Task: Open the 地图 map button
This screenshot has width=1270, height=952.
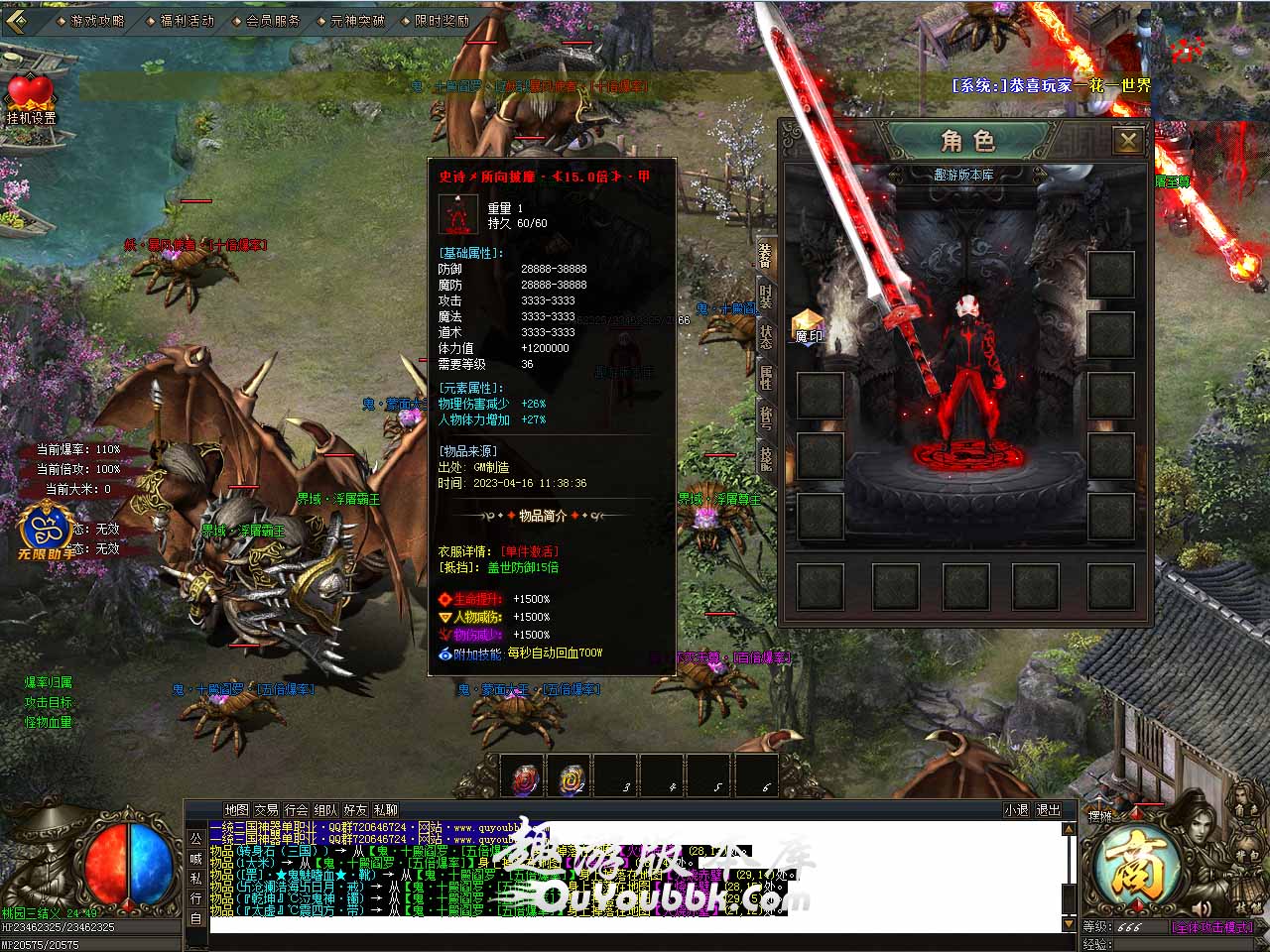Action: tap(236, 810)
